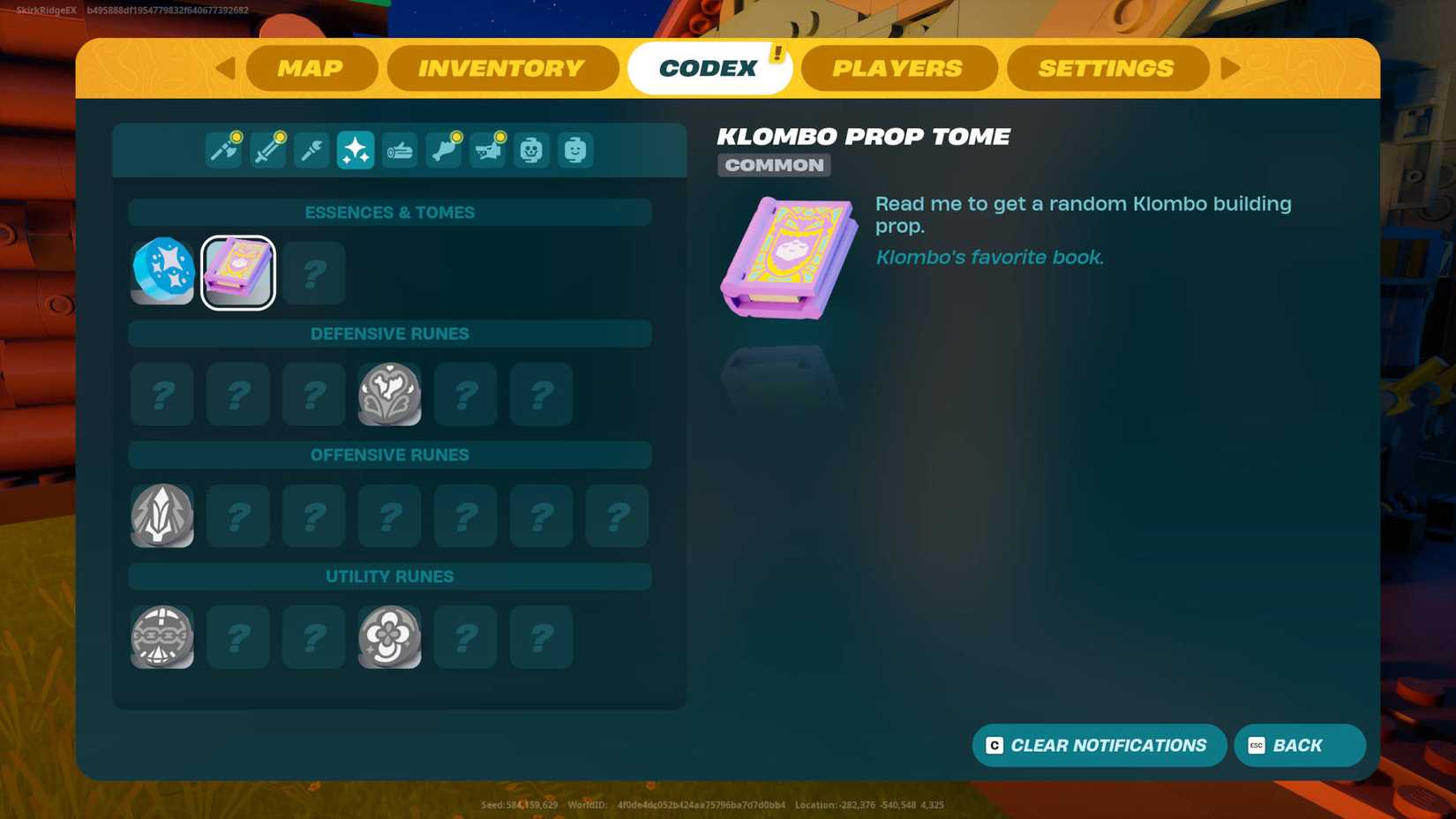The image size is (1456, 819).
Task: Select the wand tool category icon
Action: tap(311, 149)
